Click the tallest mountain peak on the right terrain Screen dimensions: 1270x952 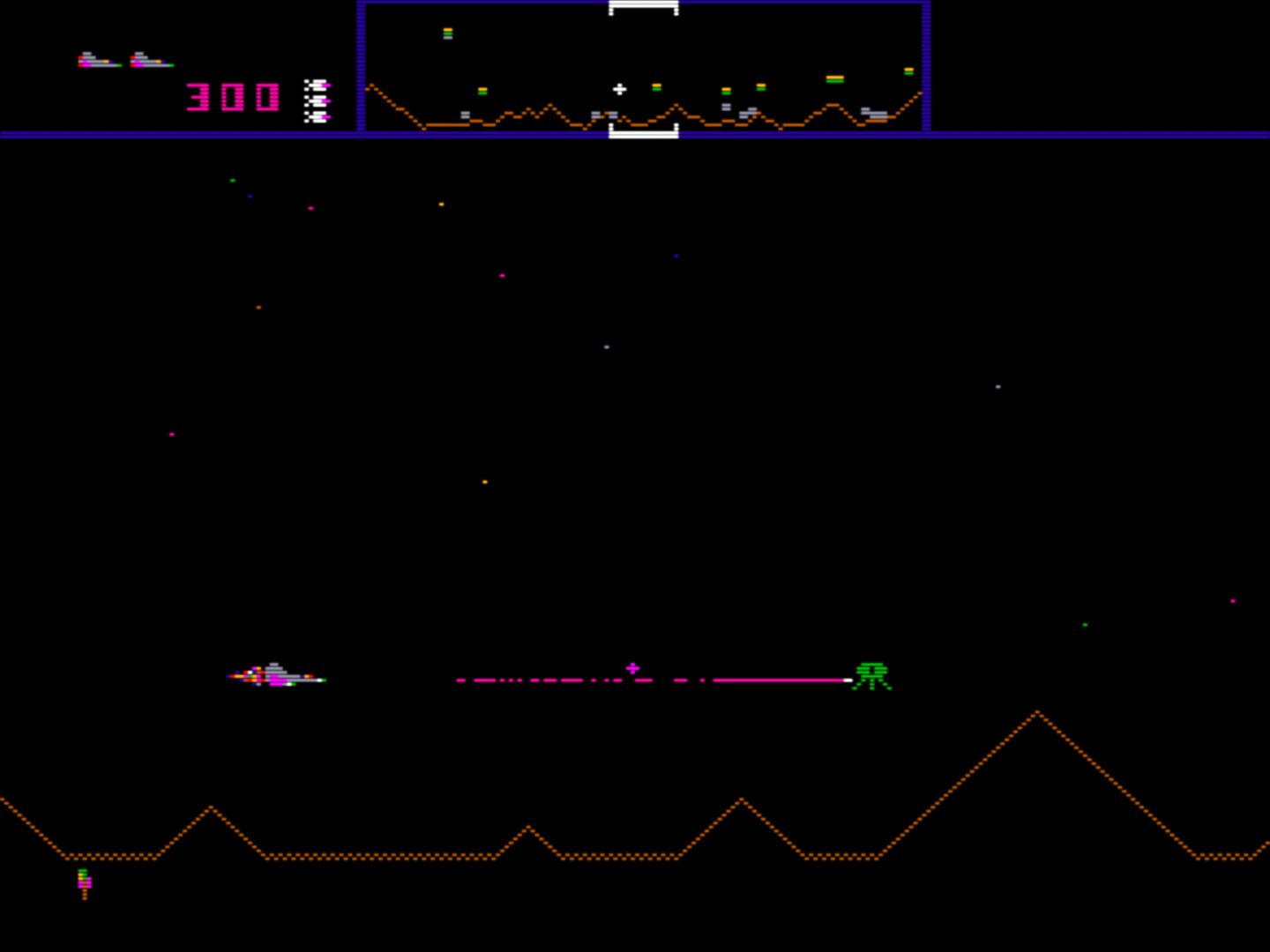pyautogui.click(x=1038, y=712)
